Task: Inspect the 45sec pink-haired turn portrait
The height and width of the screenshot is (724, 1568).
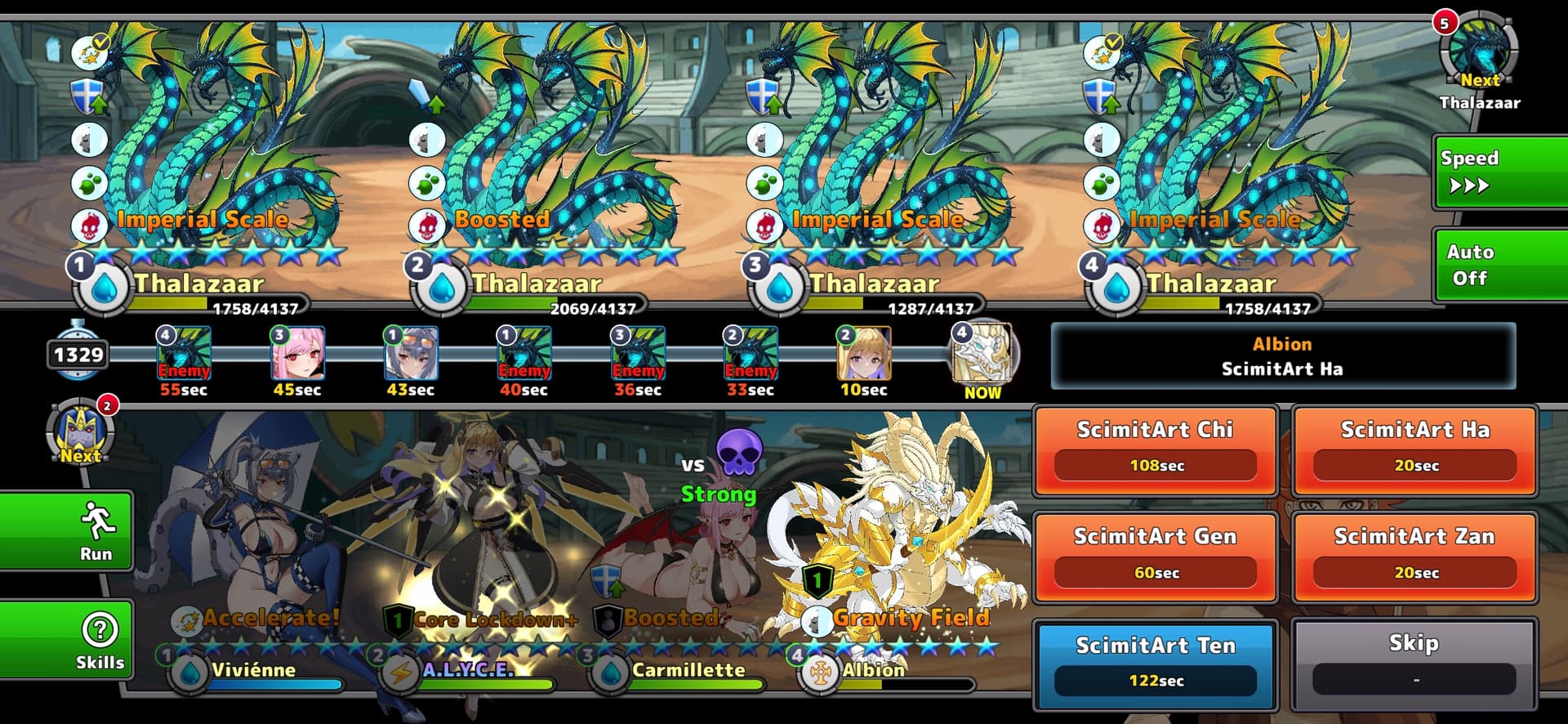Action: click(297, 355)
